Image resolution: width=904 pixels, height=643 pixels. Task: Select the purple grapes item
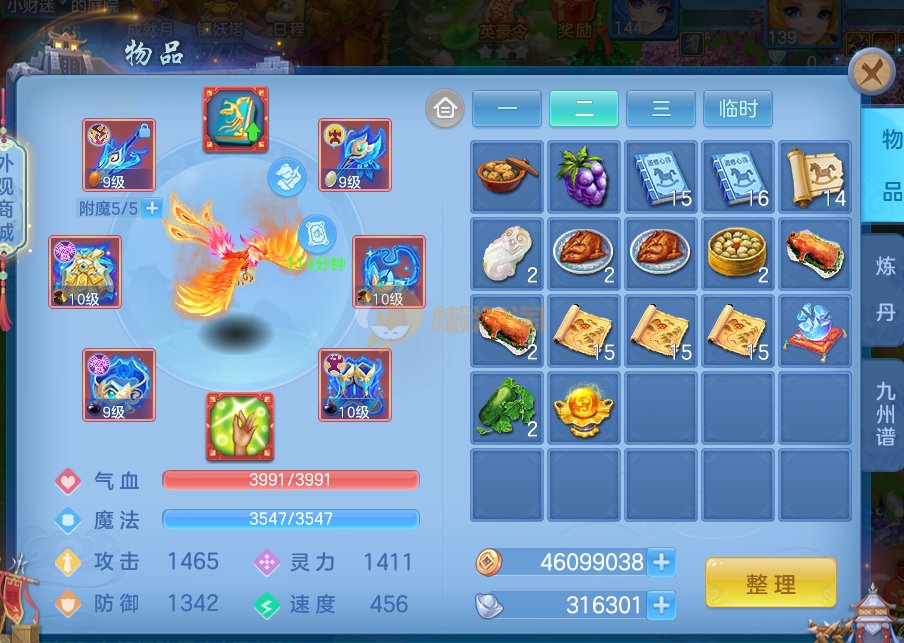click(x=584, y=177)
